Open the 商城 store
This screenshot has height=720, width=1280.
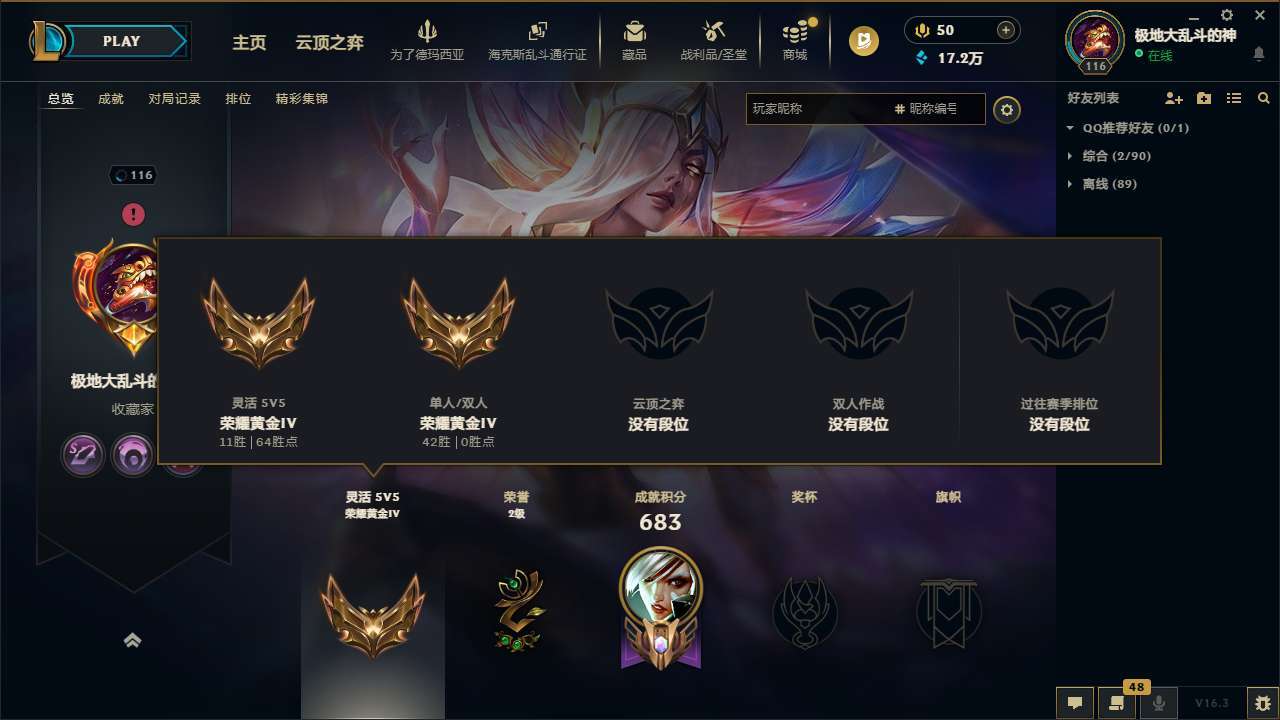(x=795, y=41)
